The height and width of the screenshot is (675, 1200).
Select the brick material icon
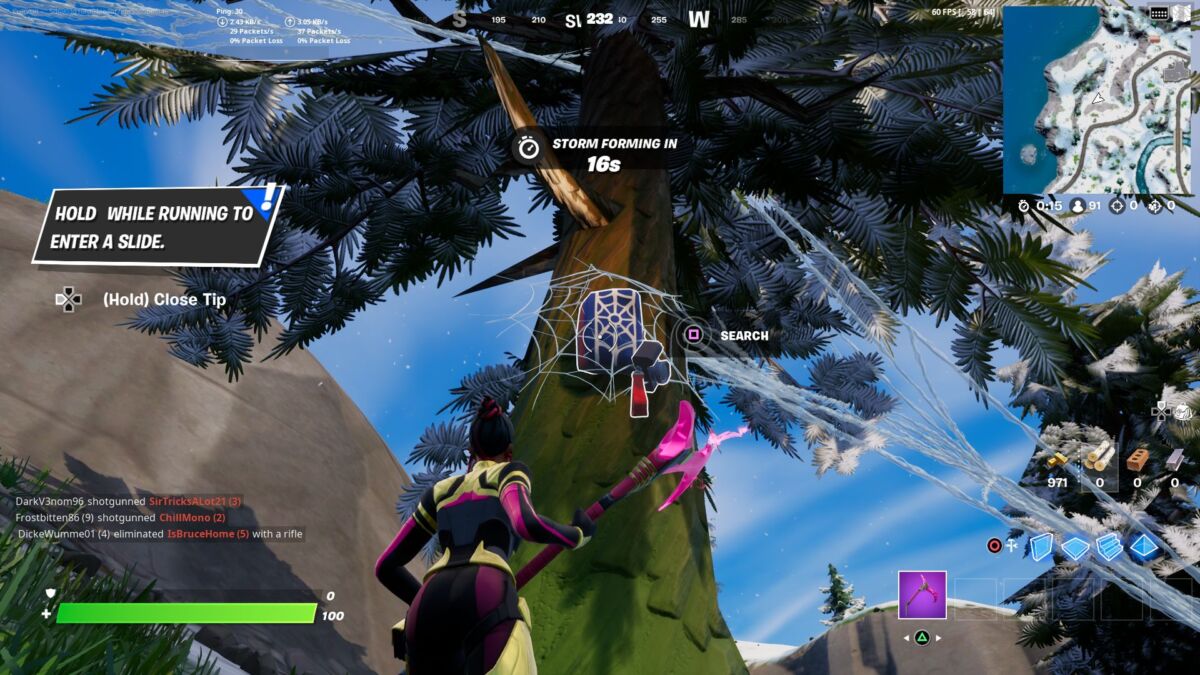(1137, 459)
